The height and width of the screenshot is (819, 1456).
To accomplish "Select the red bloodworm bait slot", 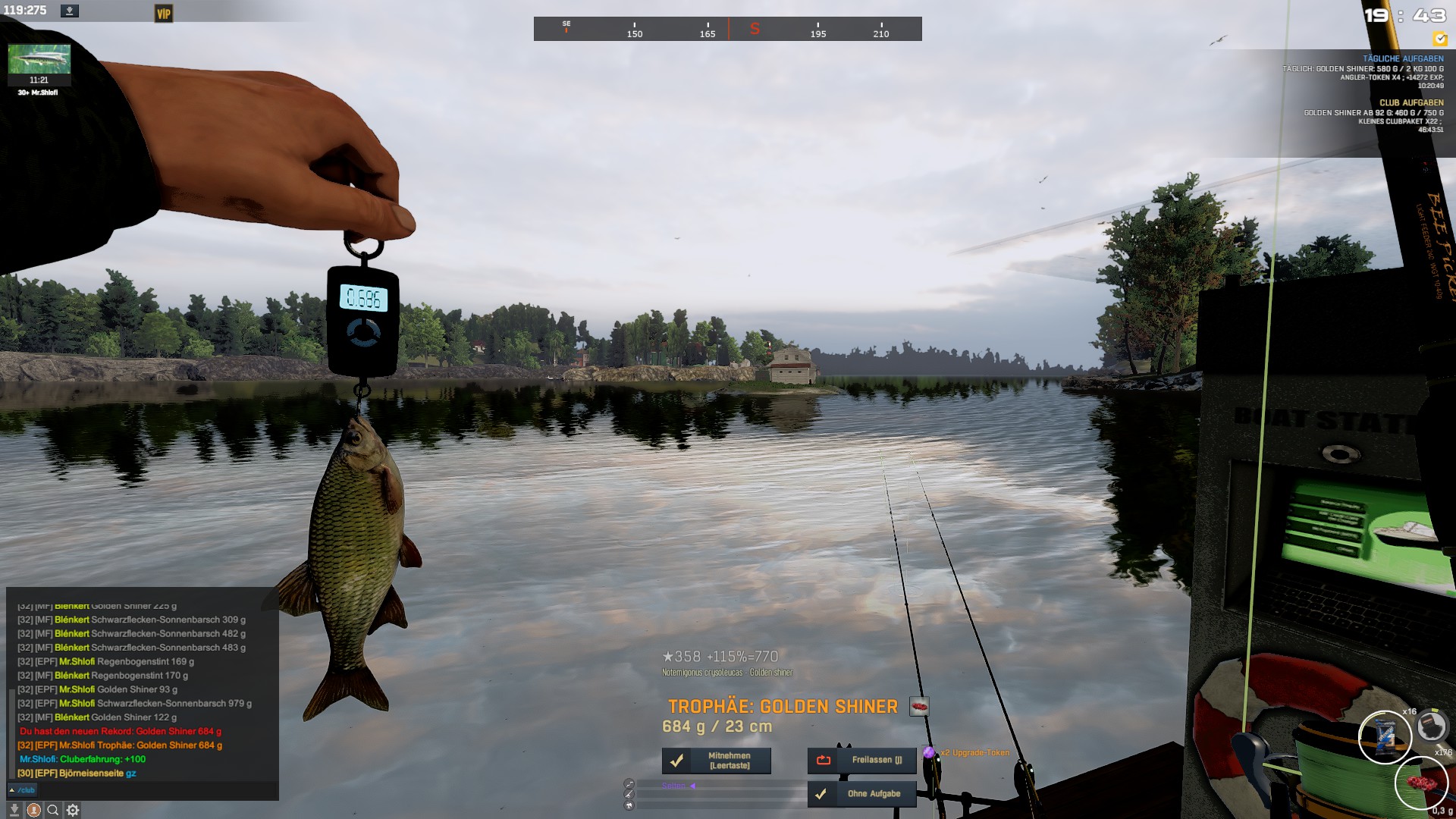I will 1420,783.
